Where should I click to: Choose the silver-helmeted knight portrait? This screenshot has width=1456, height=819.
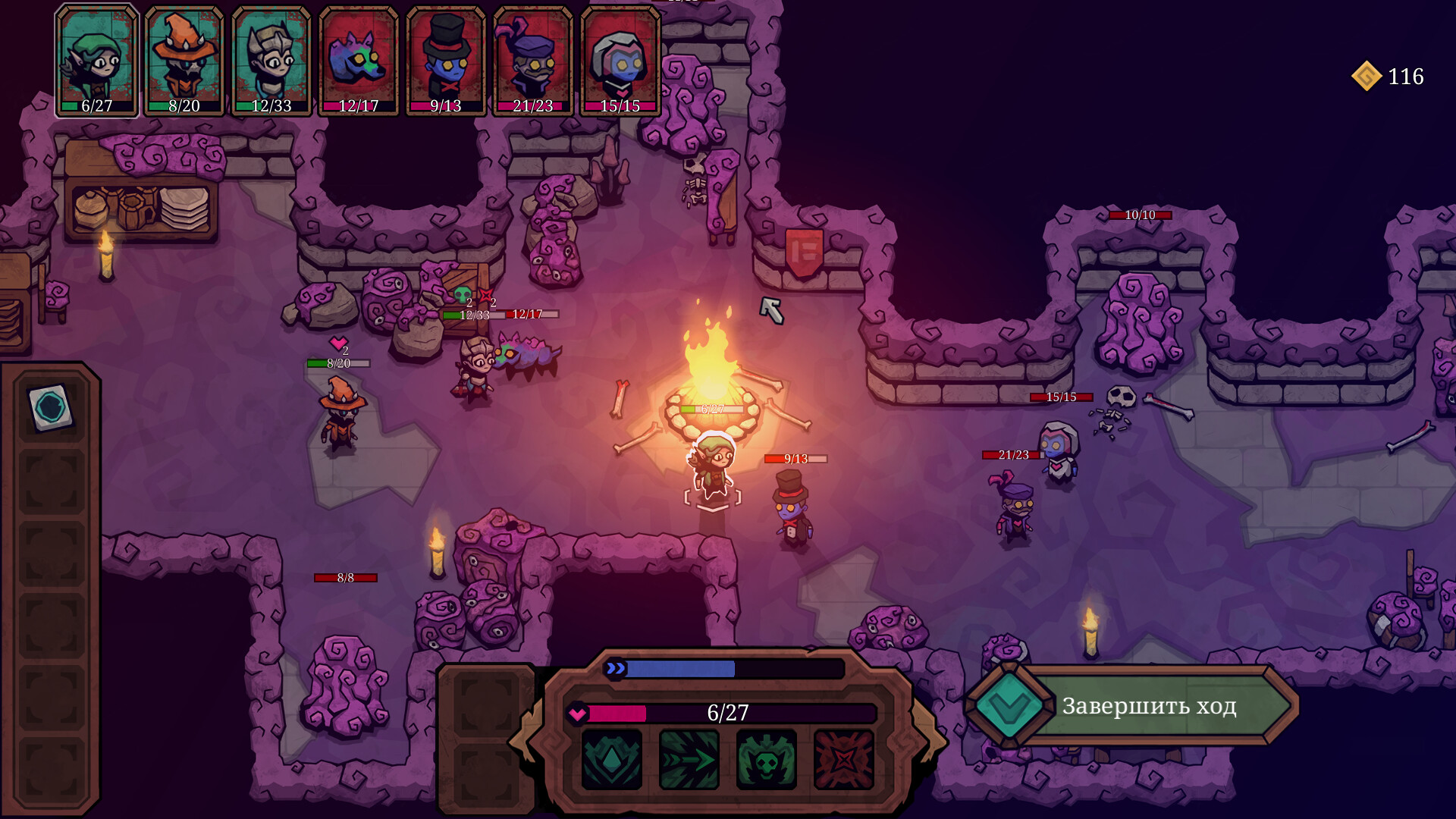pyautogui.click(x=271, y=61)
